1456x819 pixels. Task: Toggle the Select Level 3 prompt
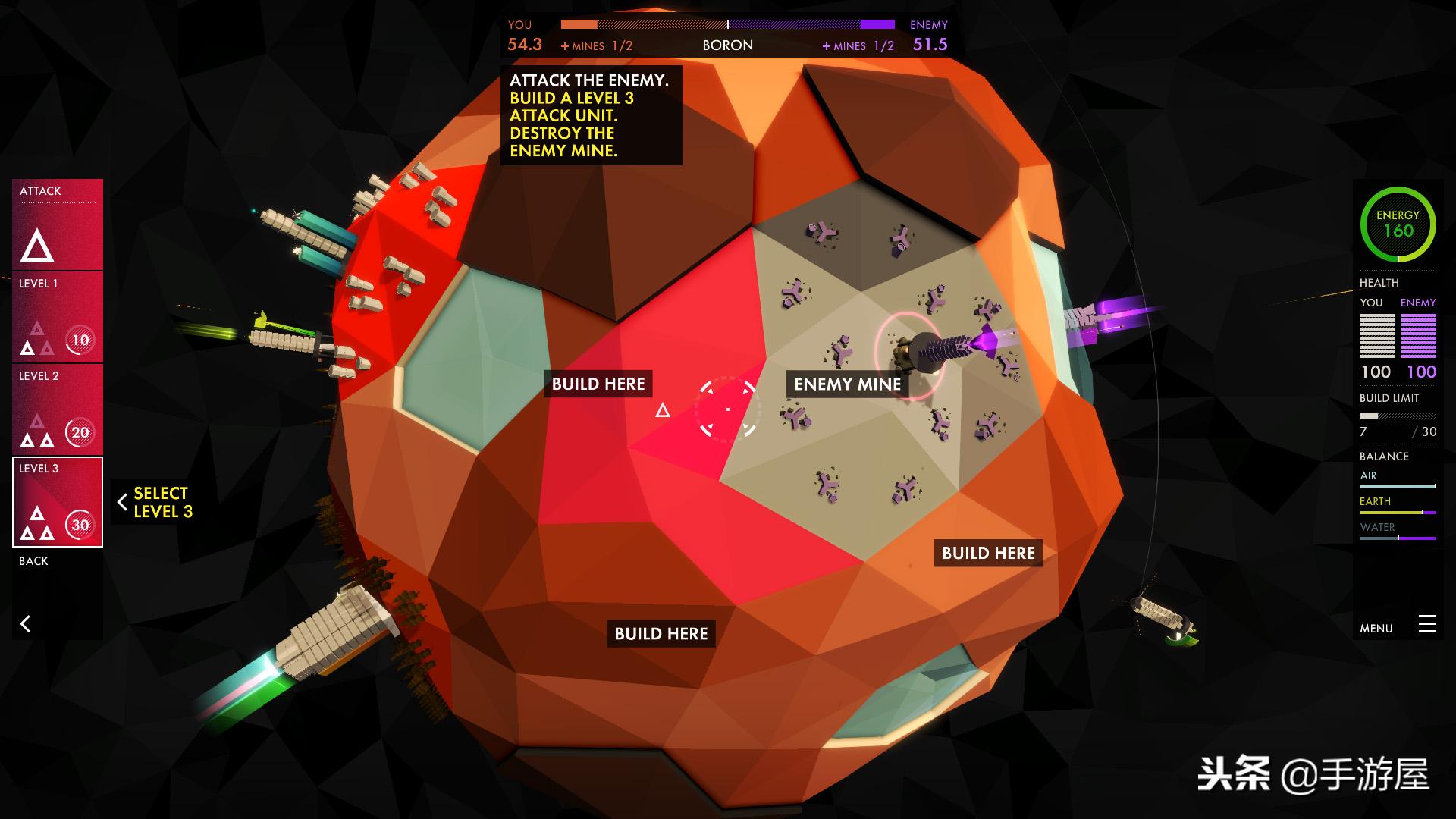[x=161, y=502]
